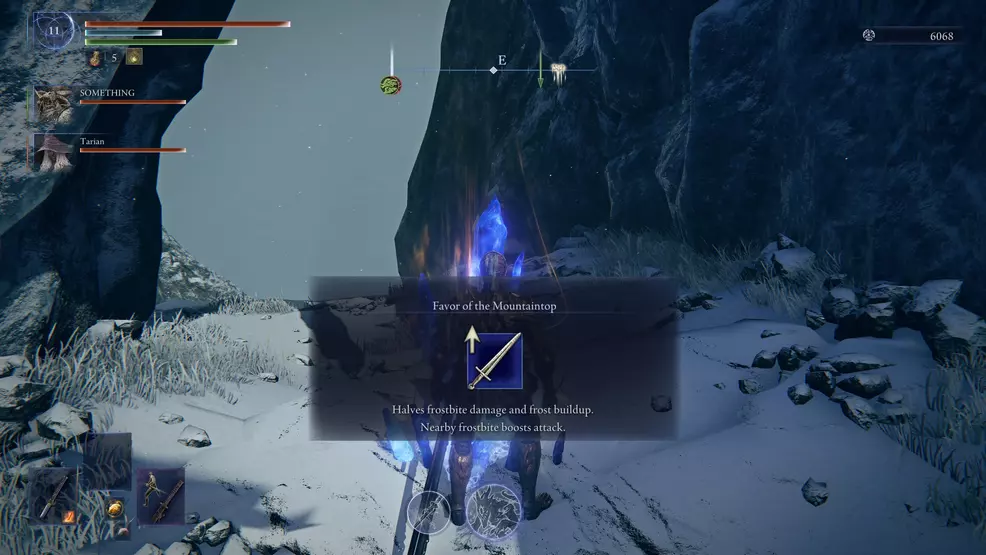Click the level 11 character emblem
The height and width of the screenshot is (555, 986).
(x=54, y=32)
